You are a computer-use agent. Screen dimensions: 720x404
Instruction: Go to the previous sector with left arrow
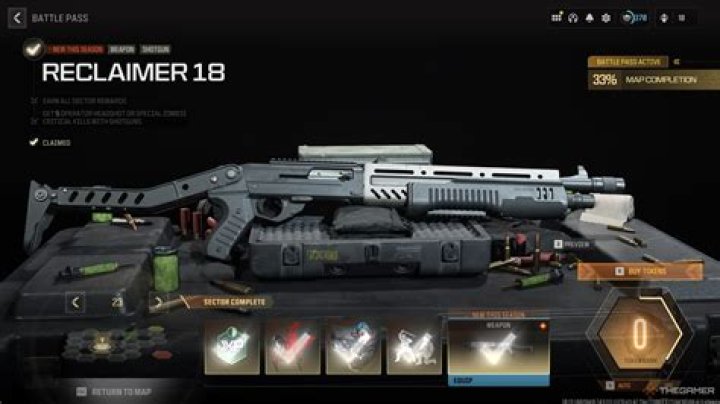(x=76, y=300)
